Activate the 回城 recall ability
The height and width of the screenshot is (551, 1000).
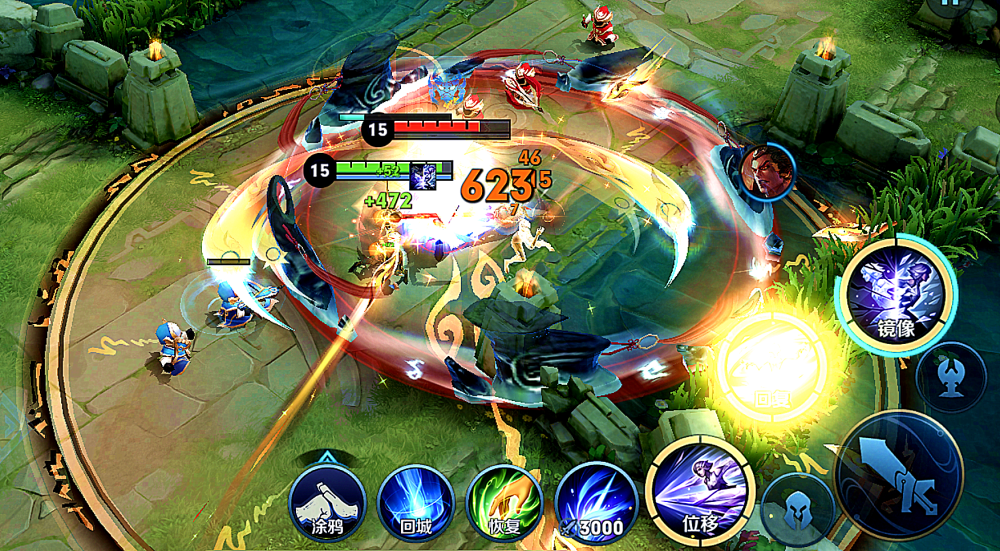[415, 503]
